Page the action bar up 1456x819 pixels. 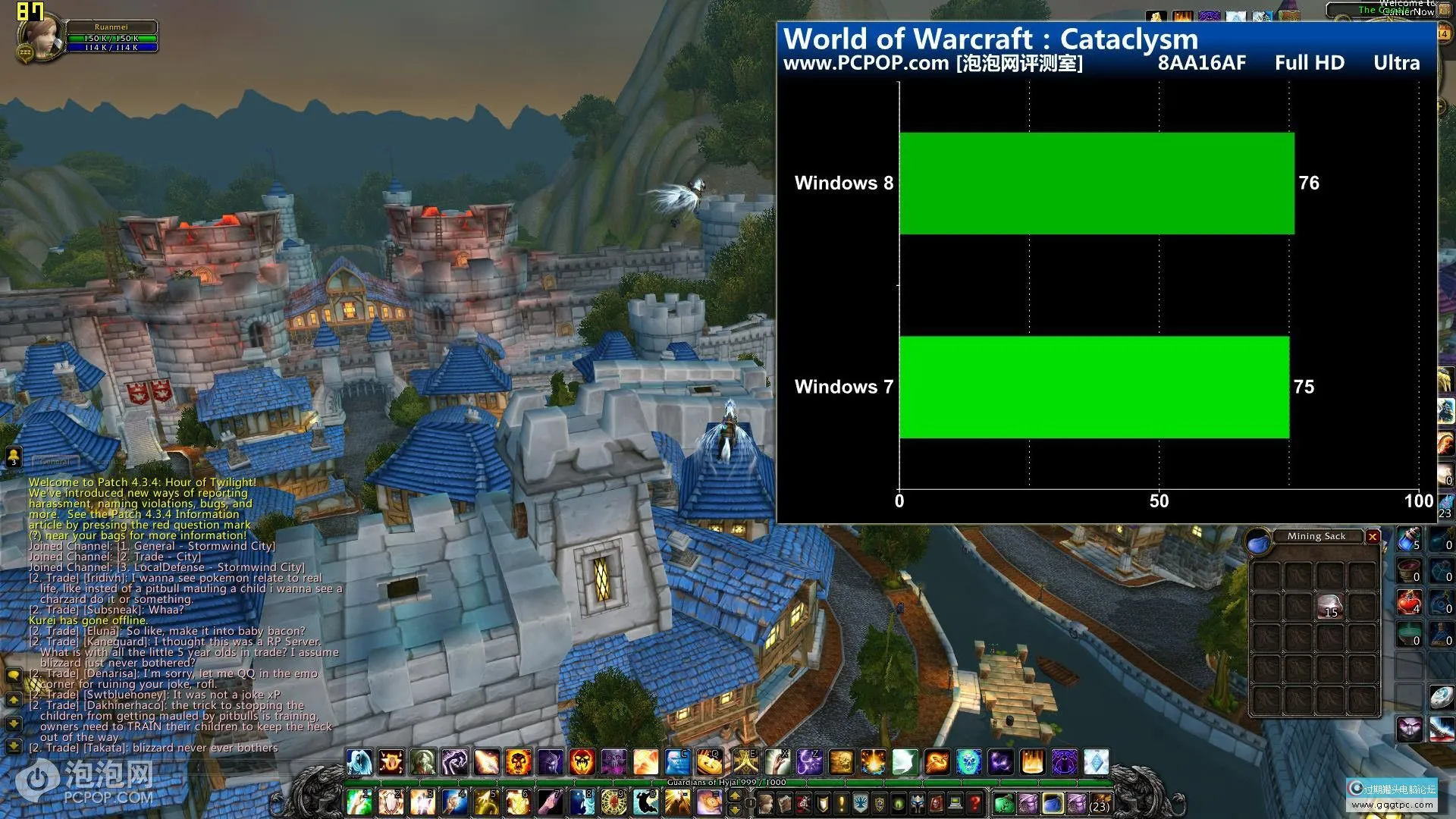point(734,795)
